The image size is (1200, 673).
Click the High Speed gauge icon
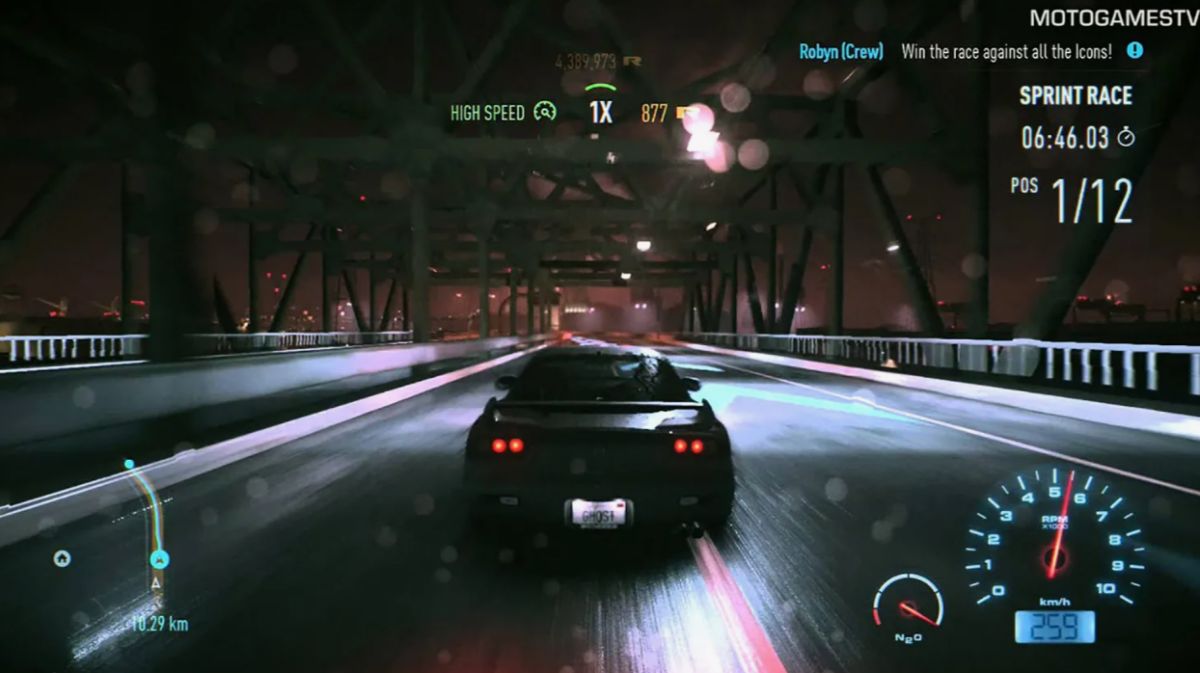pyautogui.click(x=544, y=112)
